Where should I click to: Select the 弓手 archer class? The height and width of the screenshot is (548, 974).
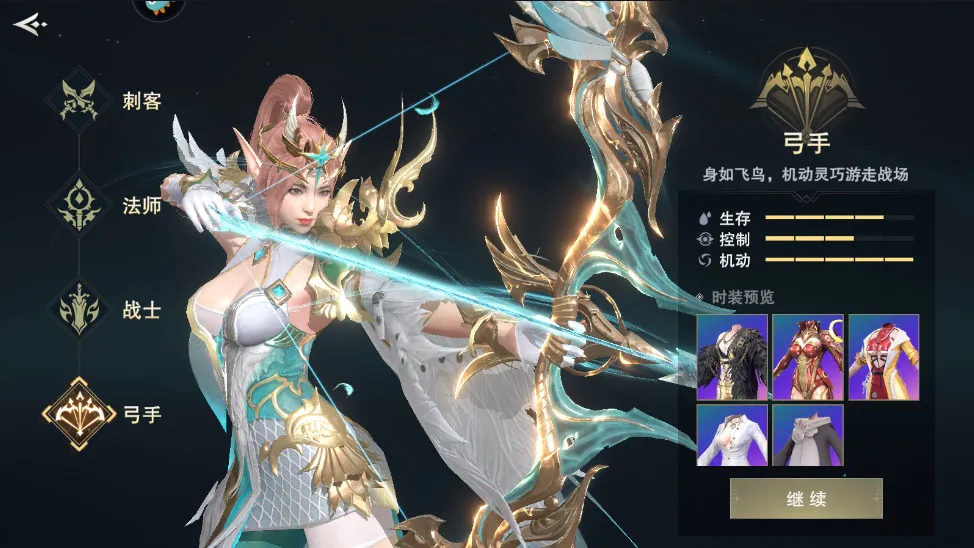[78, 413]
